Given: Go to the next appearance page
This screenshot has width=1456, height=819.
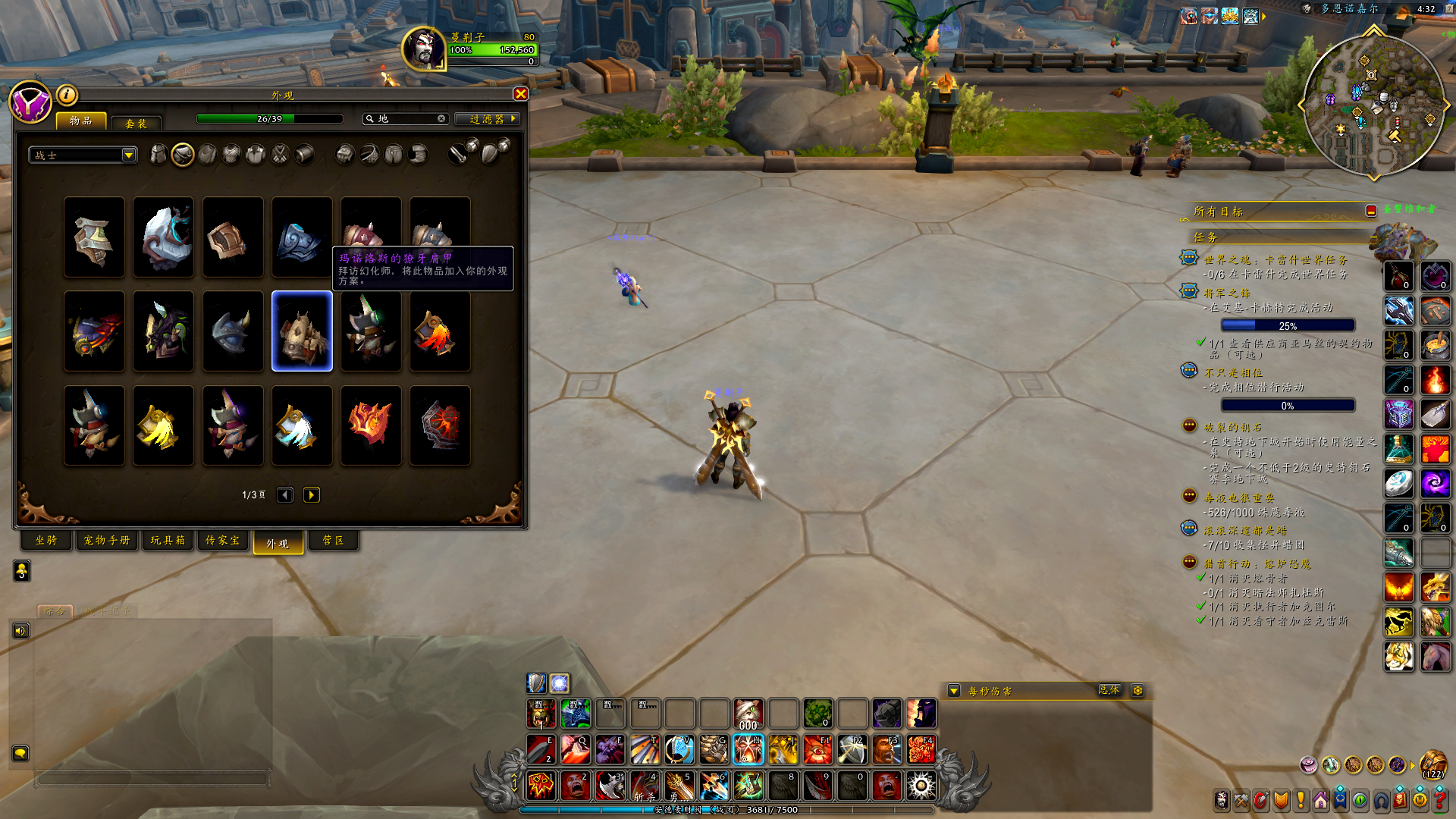Looking at the screenshot, I should coord(311,495).
